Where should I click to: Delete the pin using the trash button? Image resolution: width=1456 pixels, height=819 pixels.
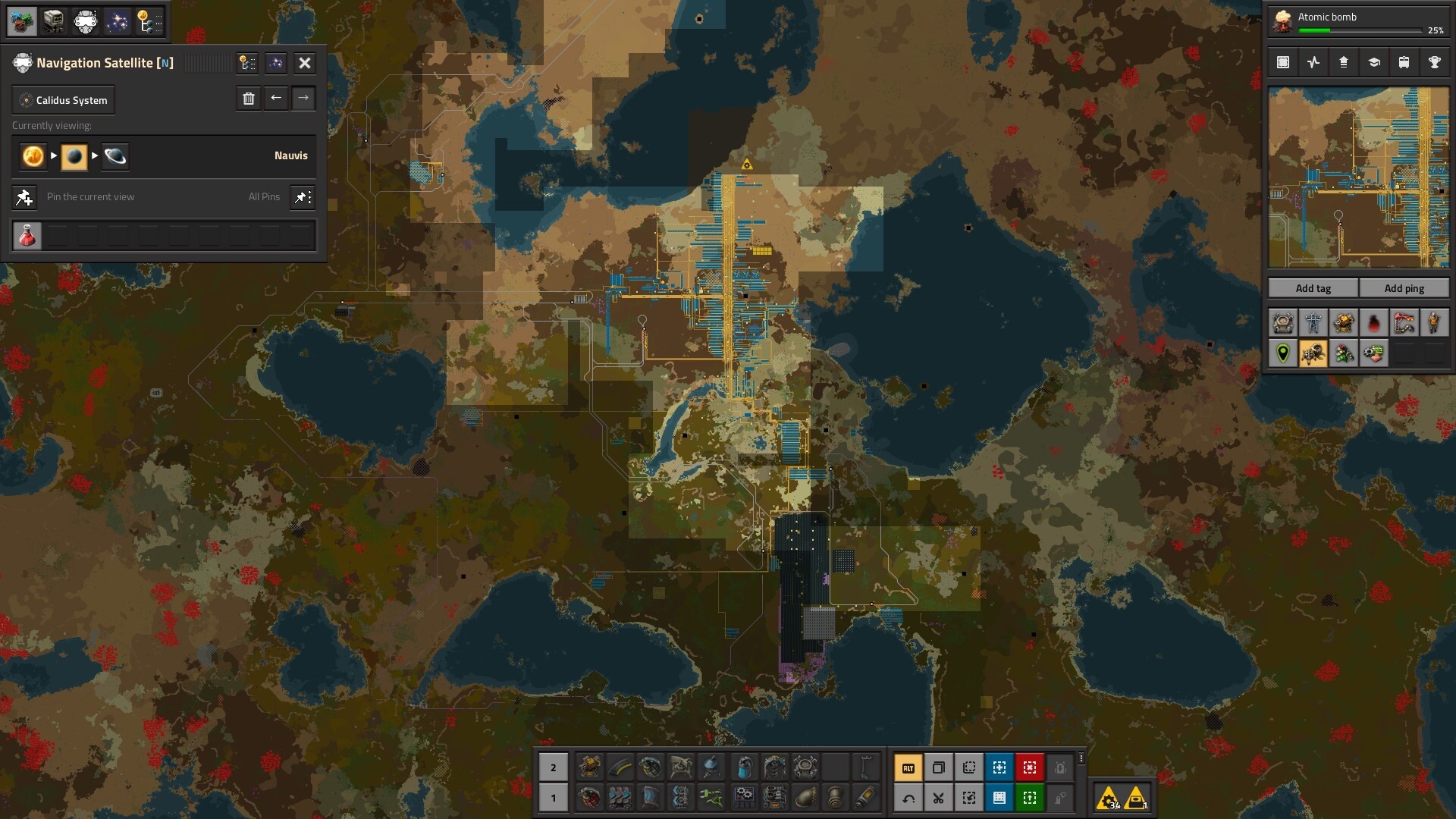tap(249, 99)
